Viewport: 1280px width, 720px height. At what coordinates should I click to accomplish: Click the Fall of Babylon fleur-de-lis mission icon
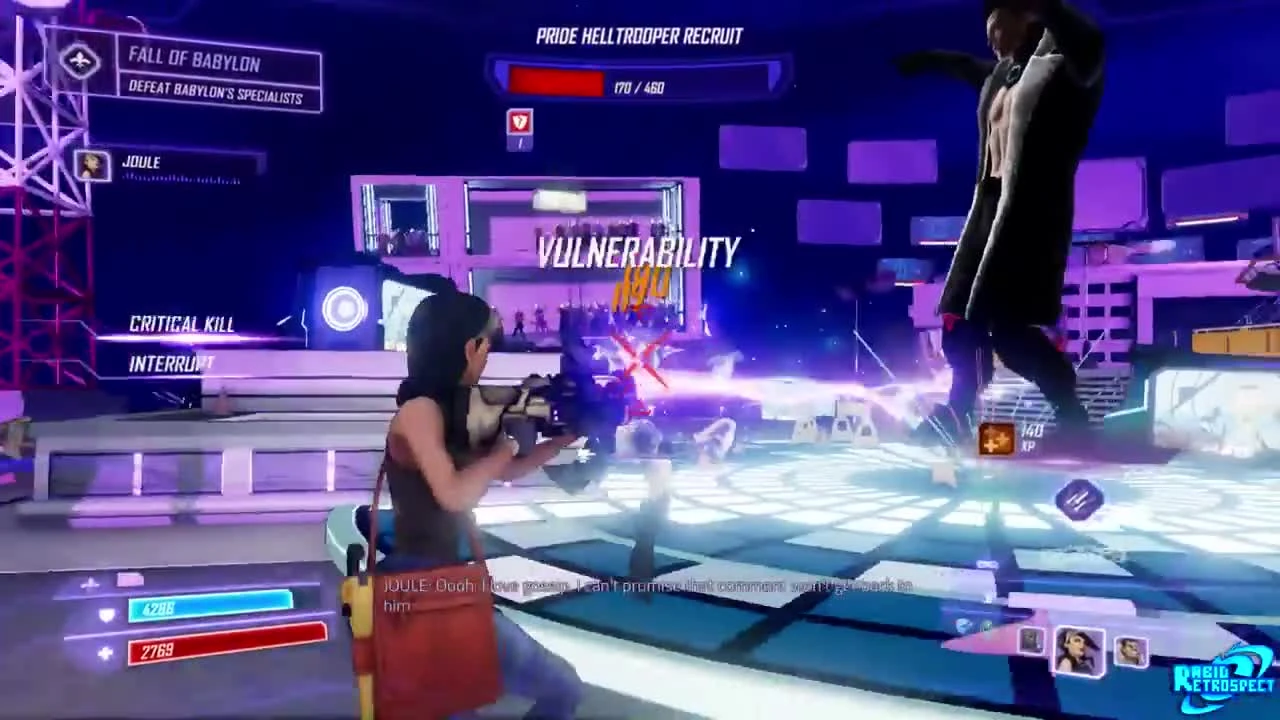(x=80, y=61)
